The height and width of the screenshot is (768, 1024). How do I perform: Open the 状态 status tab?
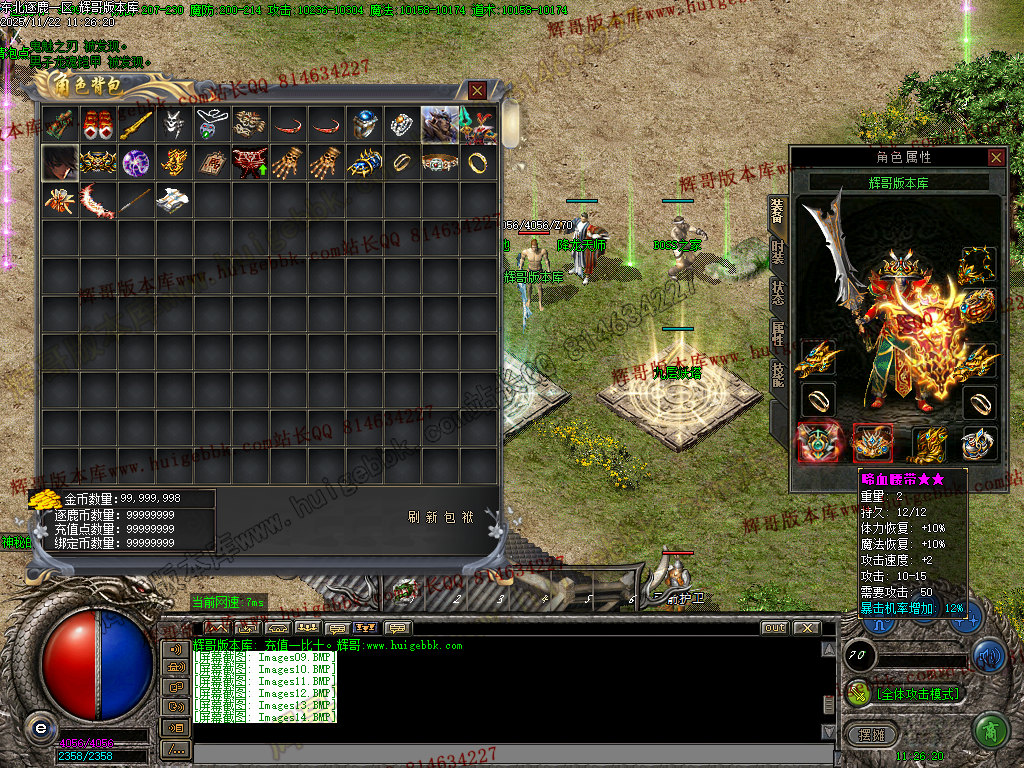pos(778,293)
